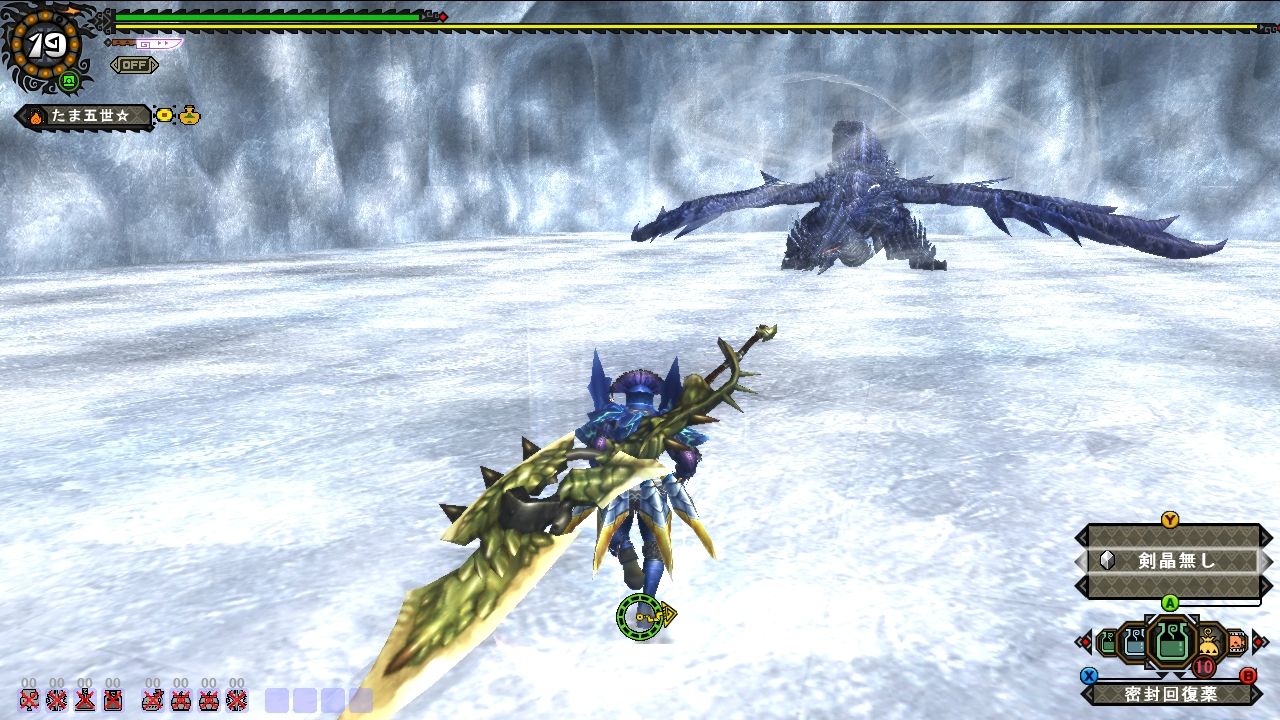
Task: Click the orange potion icon next to the paintball
Action: tap(189, 116)
